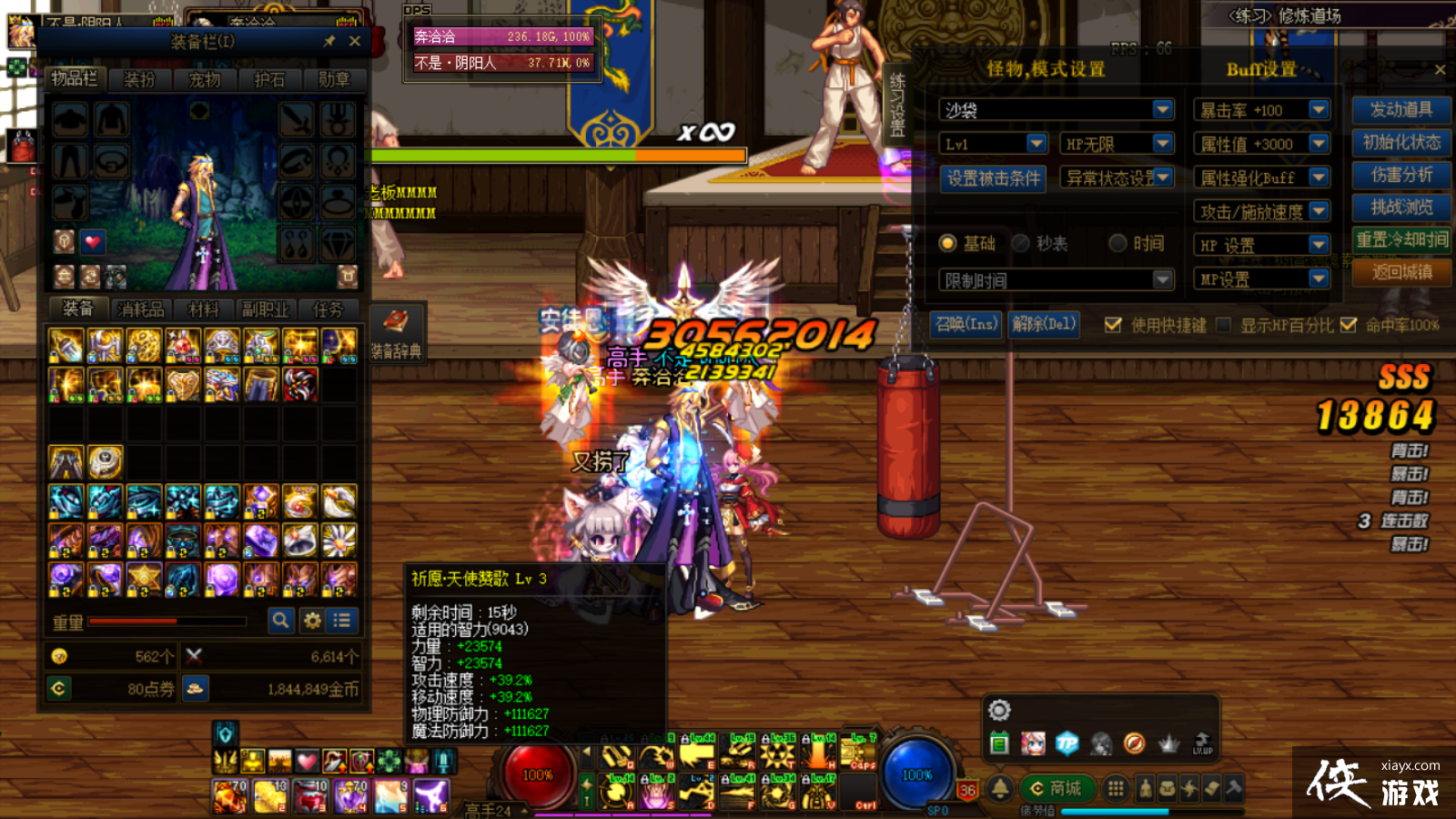Viewport: 1456px width, 819px height.
Task: Open the green event calendar icon
Action: tap(1001, 743)
